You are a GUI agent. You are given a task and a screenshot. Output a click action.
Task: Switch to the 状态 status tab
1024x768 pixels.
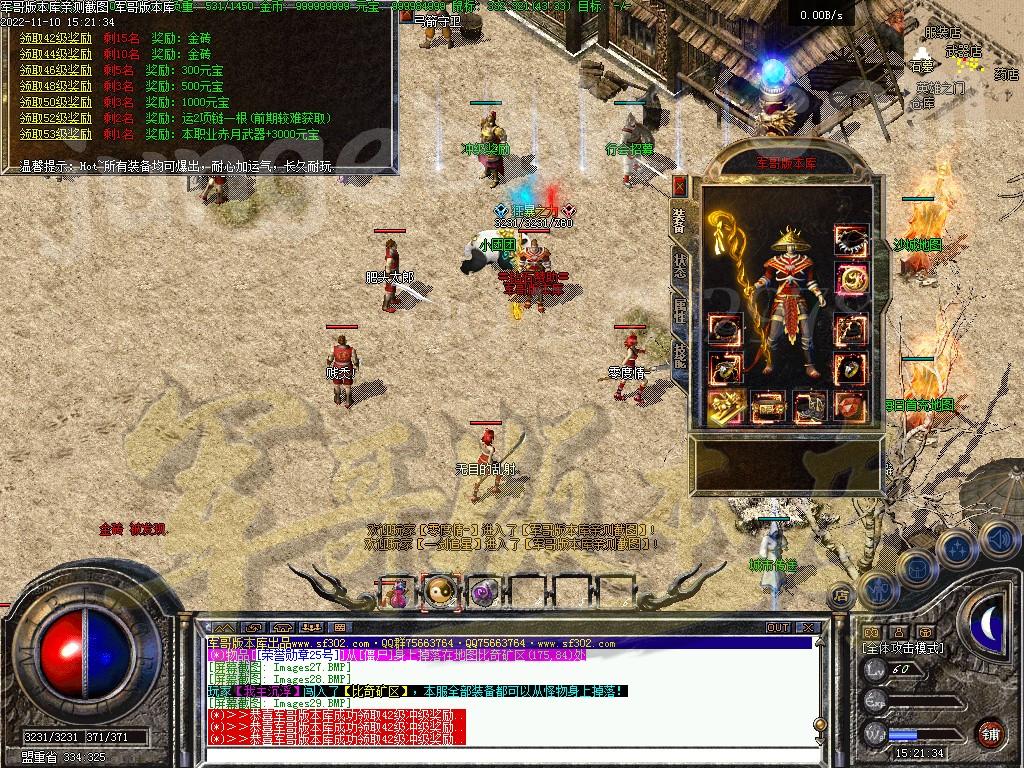pos(680,266)
